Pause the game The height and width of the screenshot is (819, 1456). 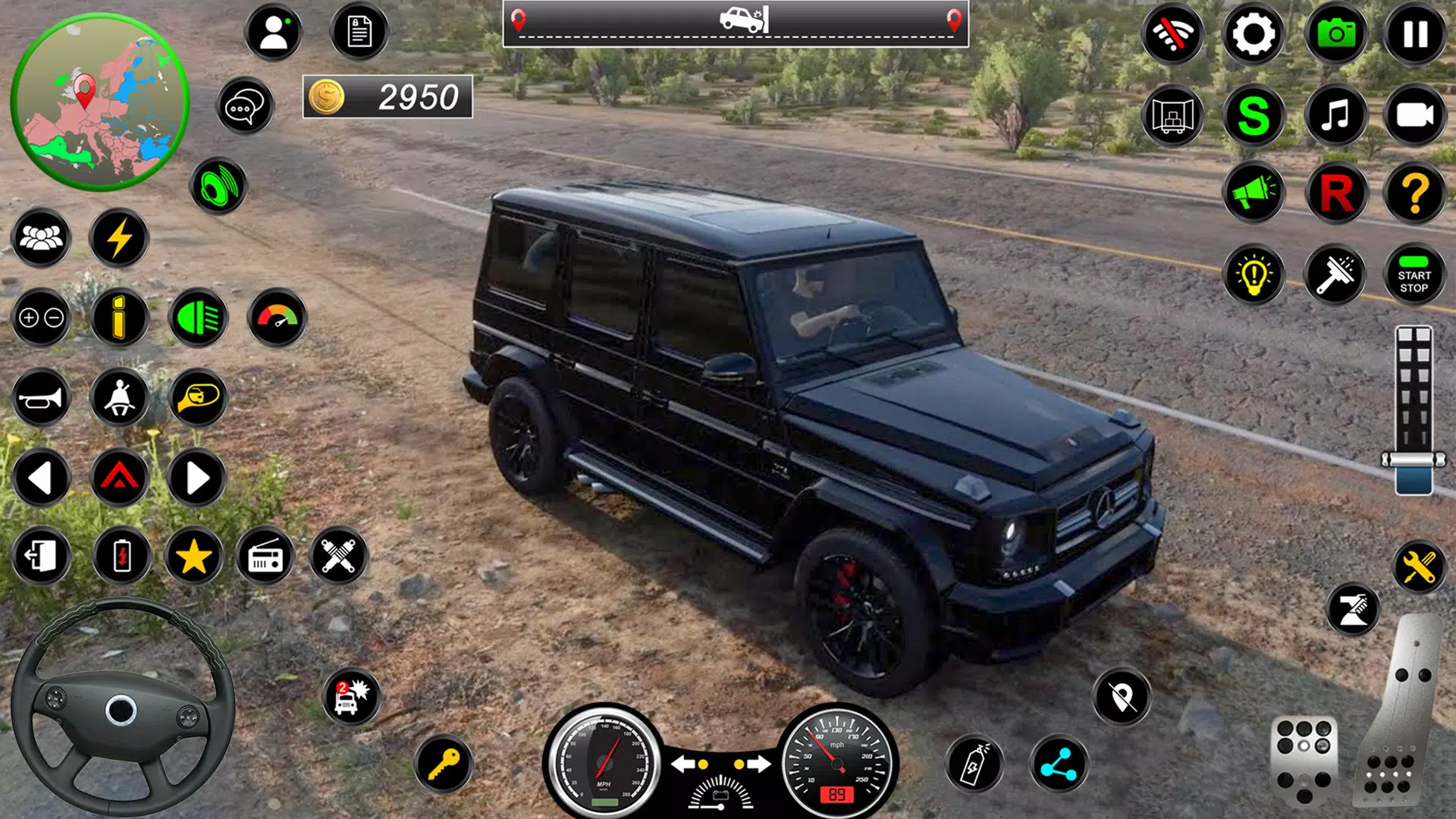(1415, 34)
